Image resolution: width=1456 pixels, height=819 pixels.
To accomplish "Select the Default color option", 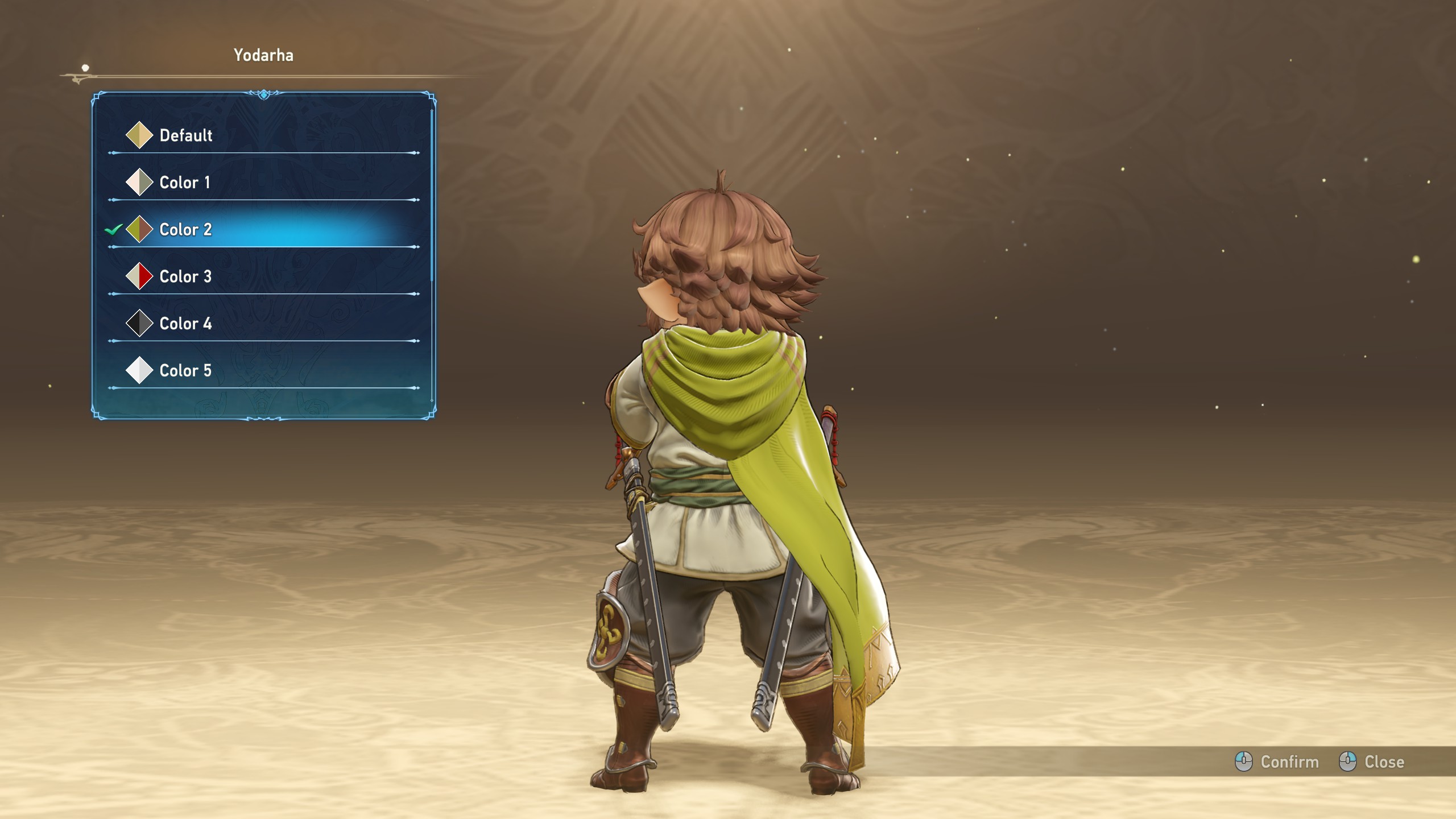I will 185,135.
